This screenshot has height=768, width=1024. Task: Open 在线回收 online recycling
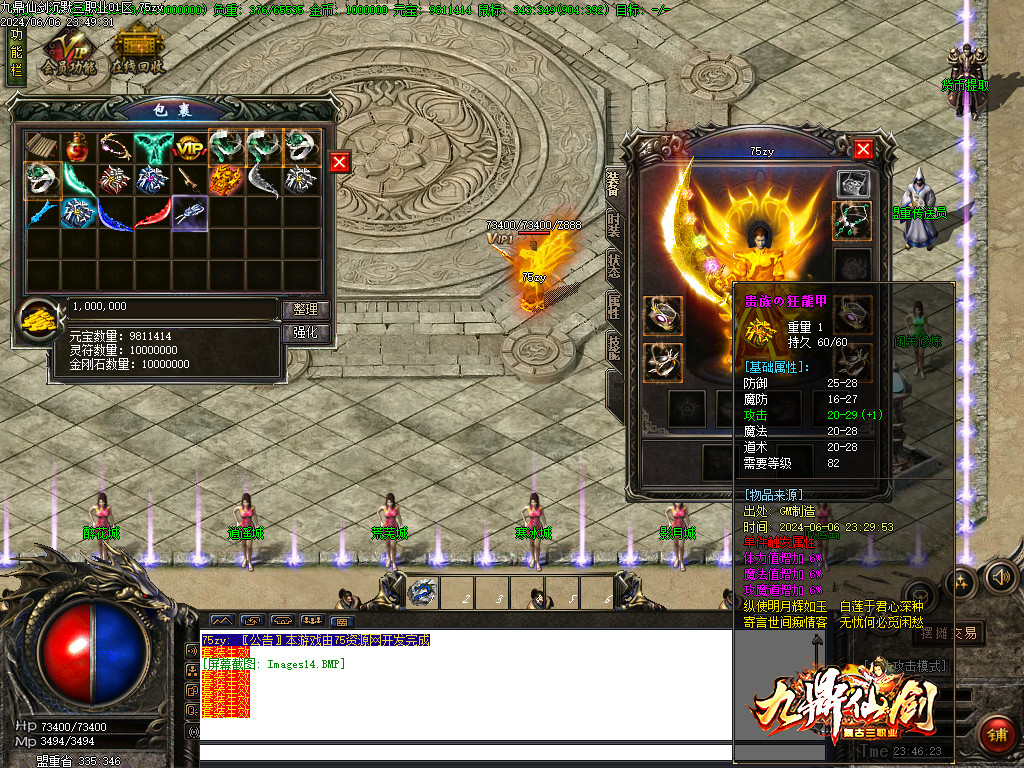click(x=138, y=52)
